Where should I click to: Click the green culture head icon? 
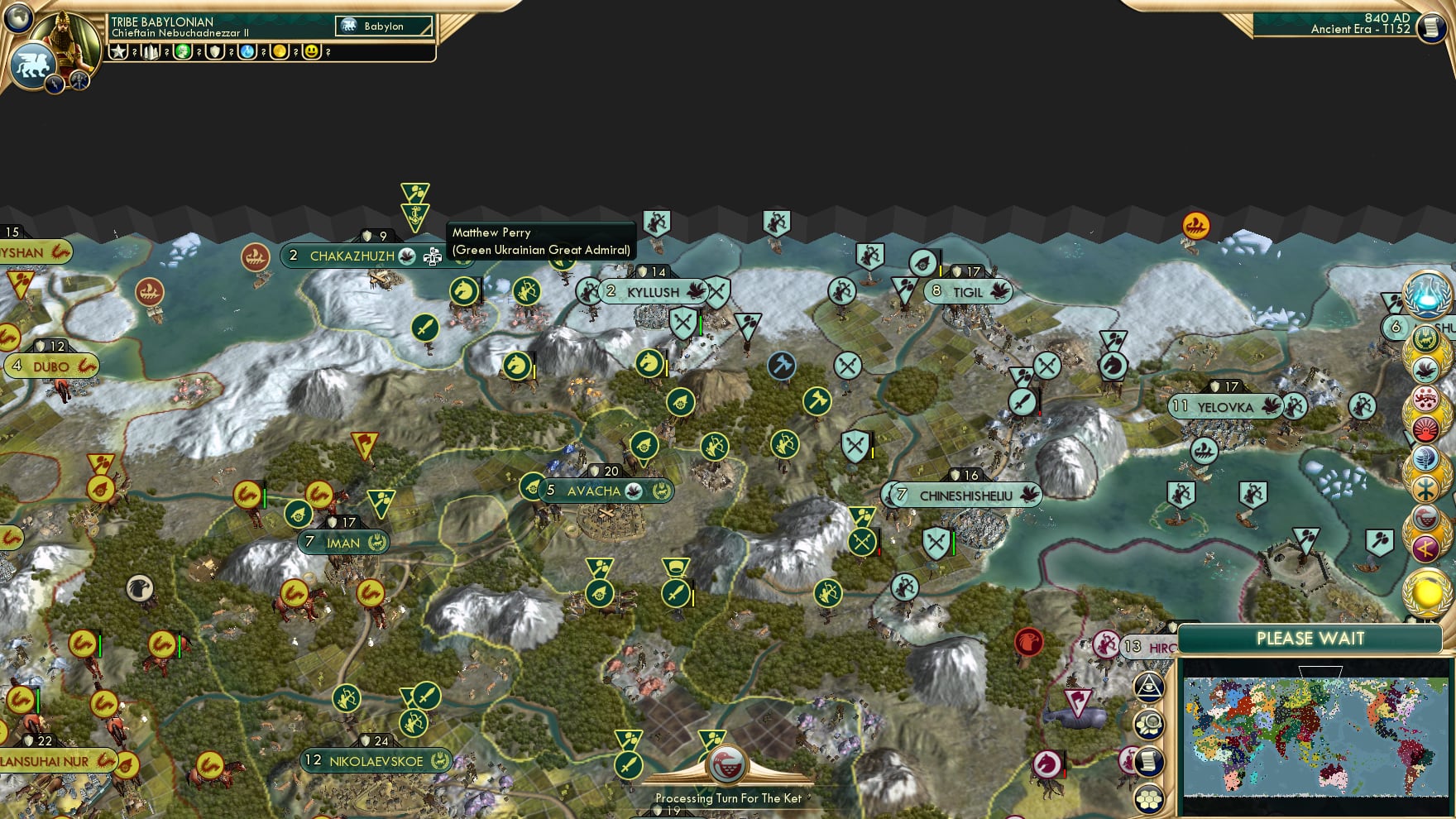pyautogui.click(x=183, y=52)
